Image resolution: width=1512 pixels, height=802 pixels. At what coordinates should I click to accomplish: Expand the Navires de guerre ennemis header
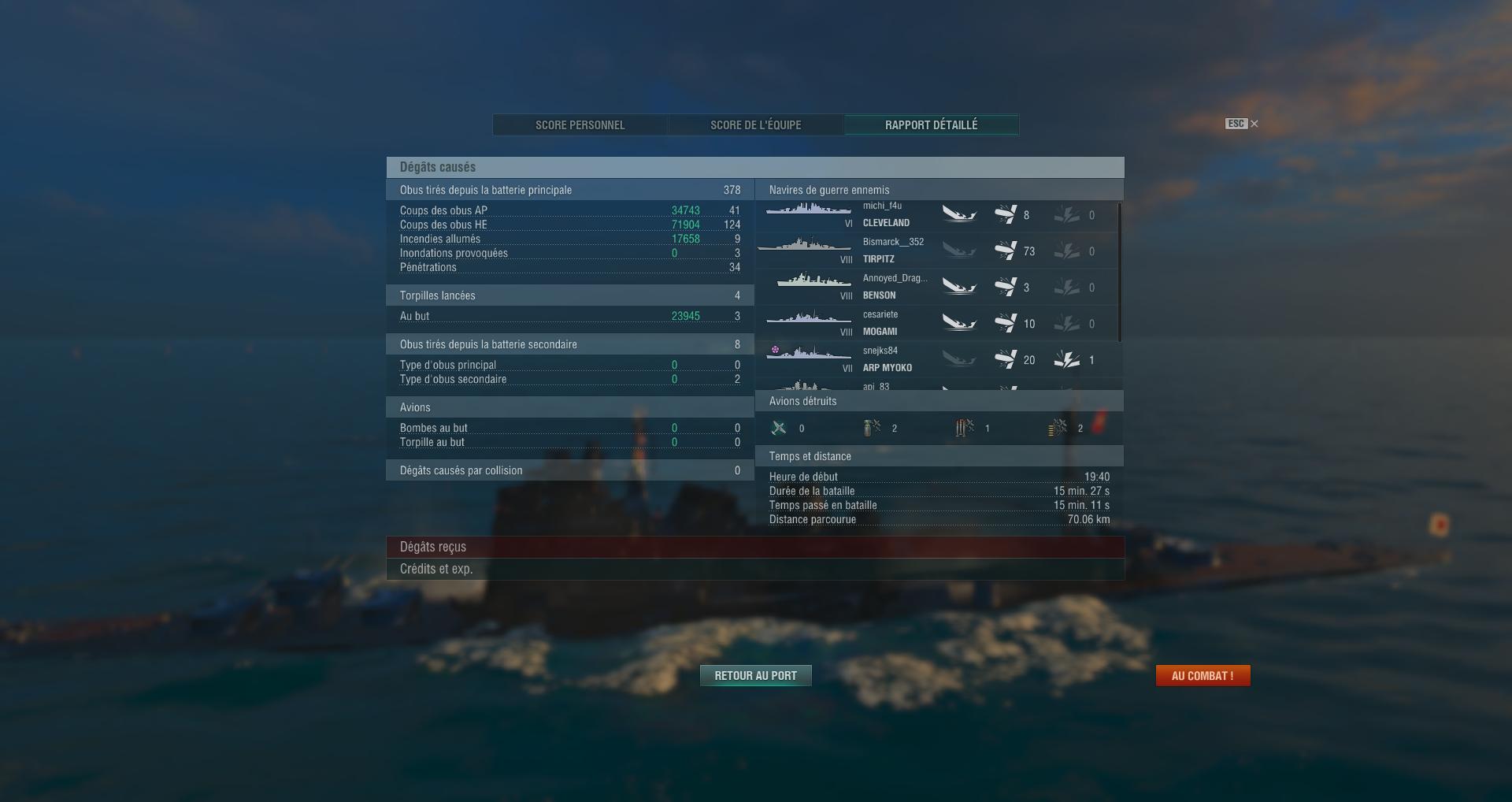[941, 190]
